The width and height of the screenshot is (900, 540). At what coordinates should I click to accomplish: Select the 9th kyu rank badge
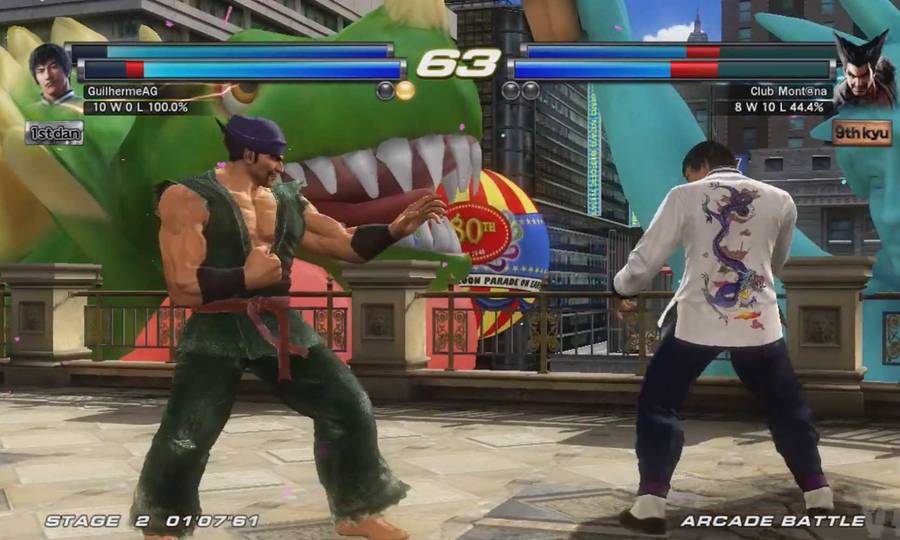point(860,132)
